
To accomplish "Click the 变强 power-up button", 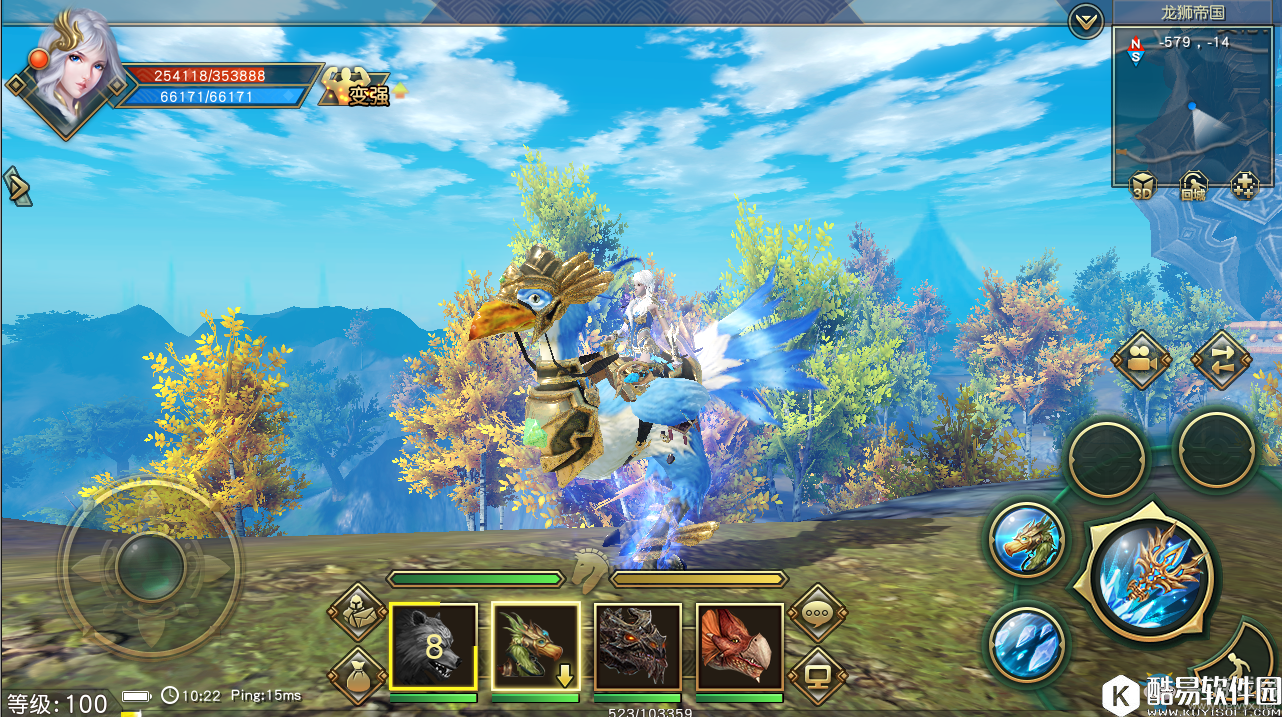I will tap(358, 89).
